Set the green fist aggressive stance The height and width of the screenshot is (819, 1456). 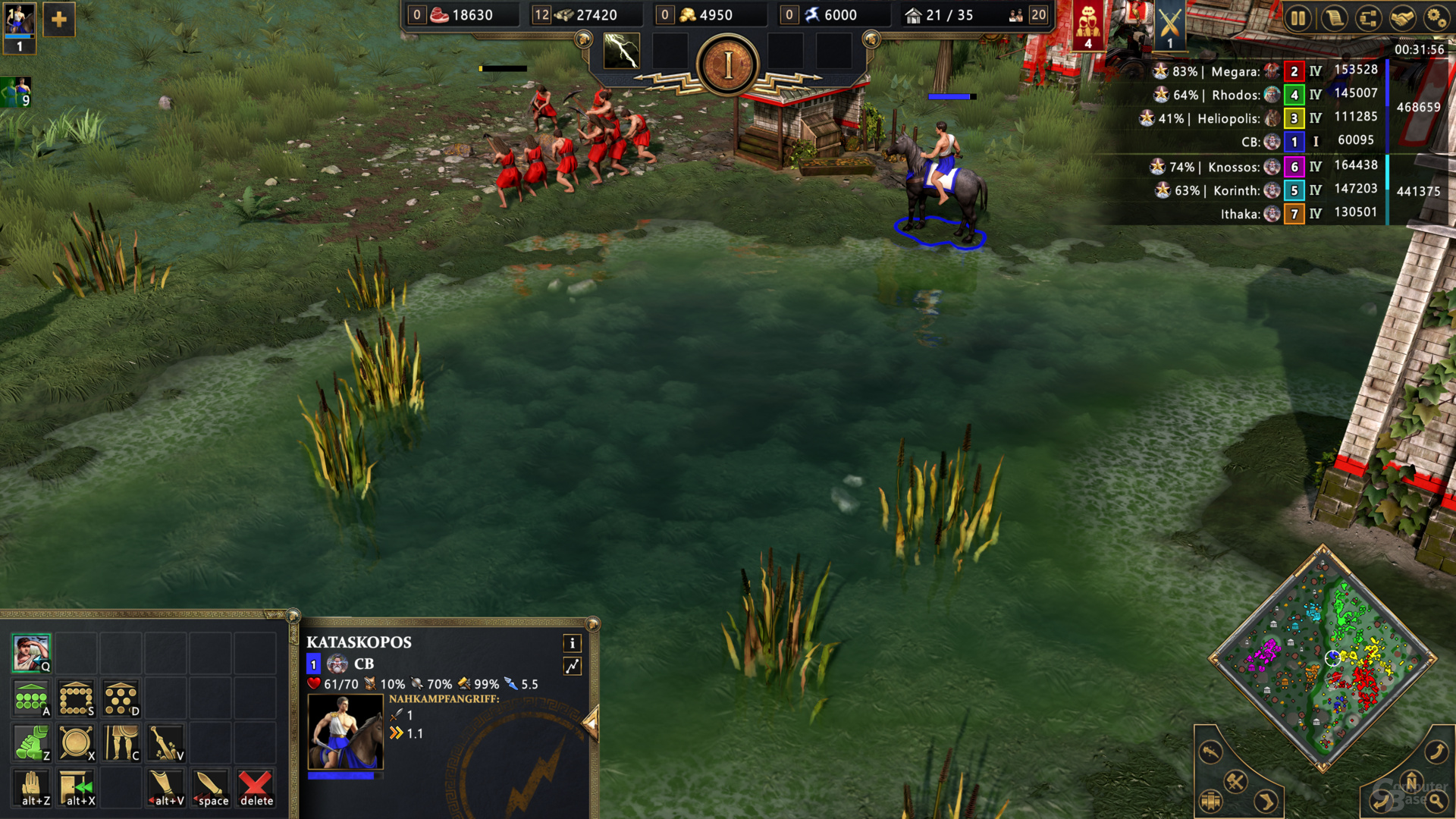coord(31,743)
